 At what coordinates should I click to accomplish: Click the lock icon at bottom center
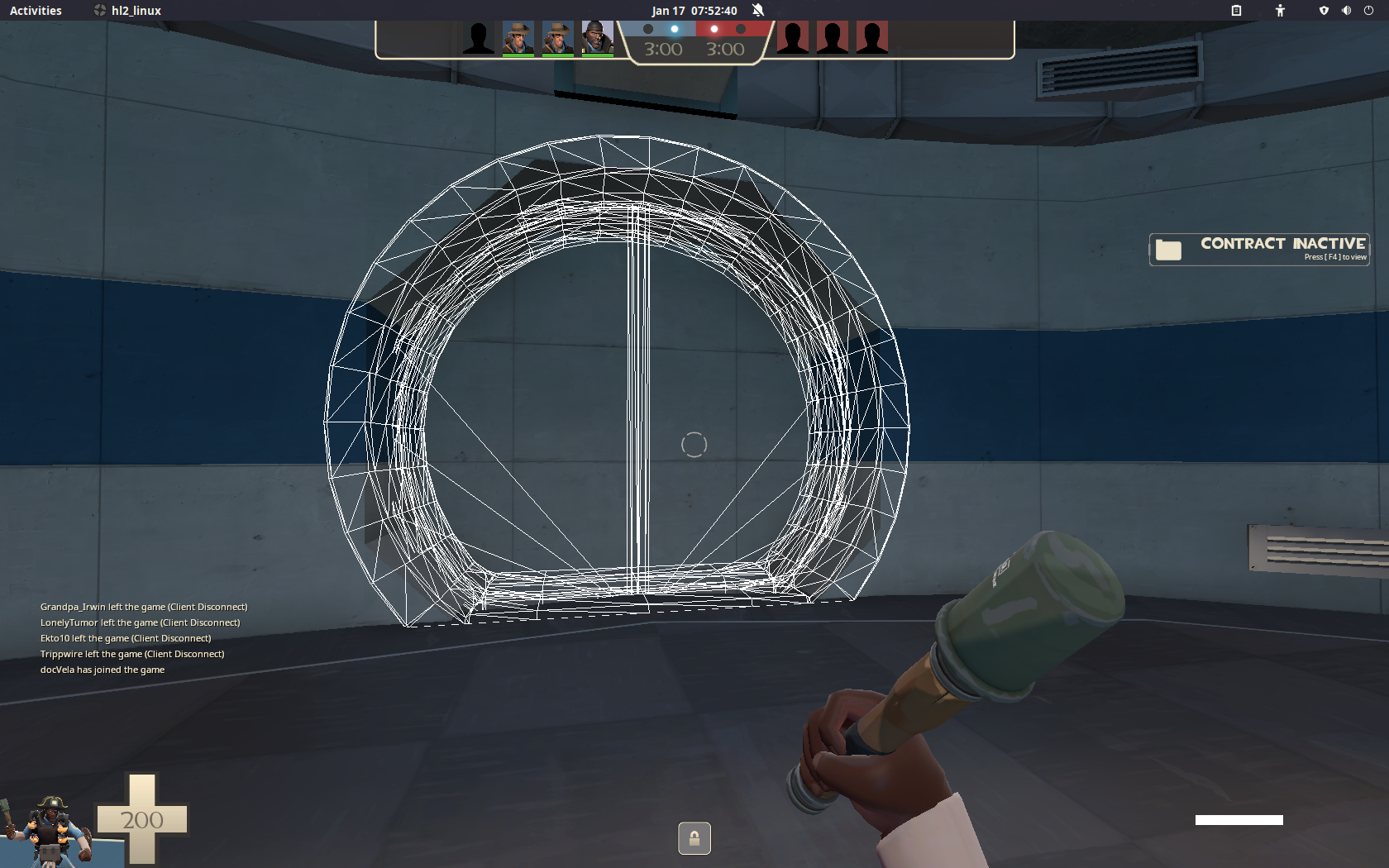[694, 838]
